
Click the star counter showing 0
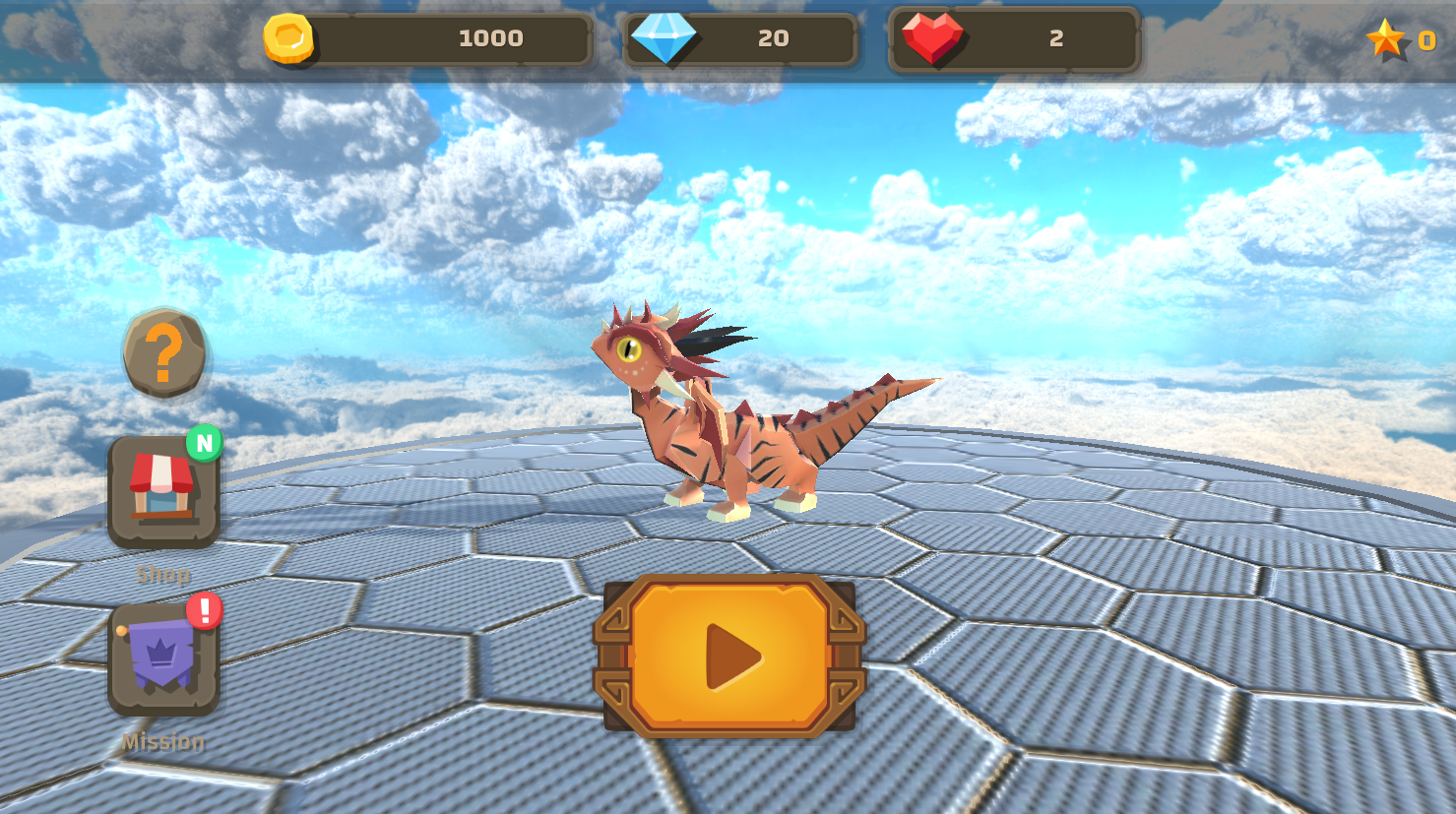1426,40
